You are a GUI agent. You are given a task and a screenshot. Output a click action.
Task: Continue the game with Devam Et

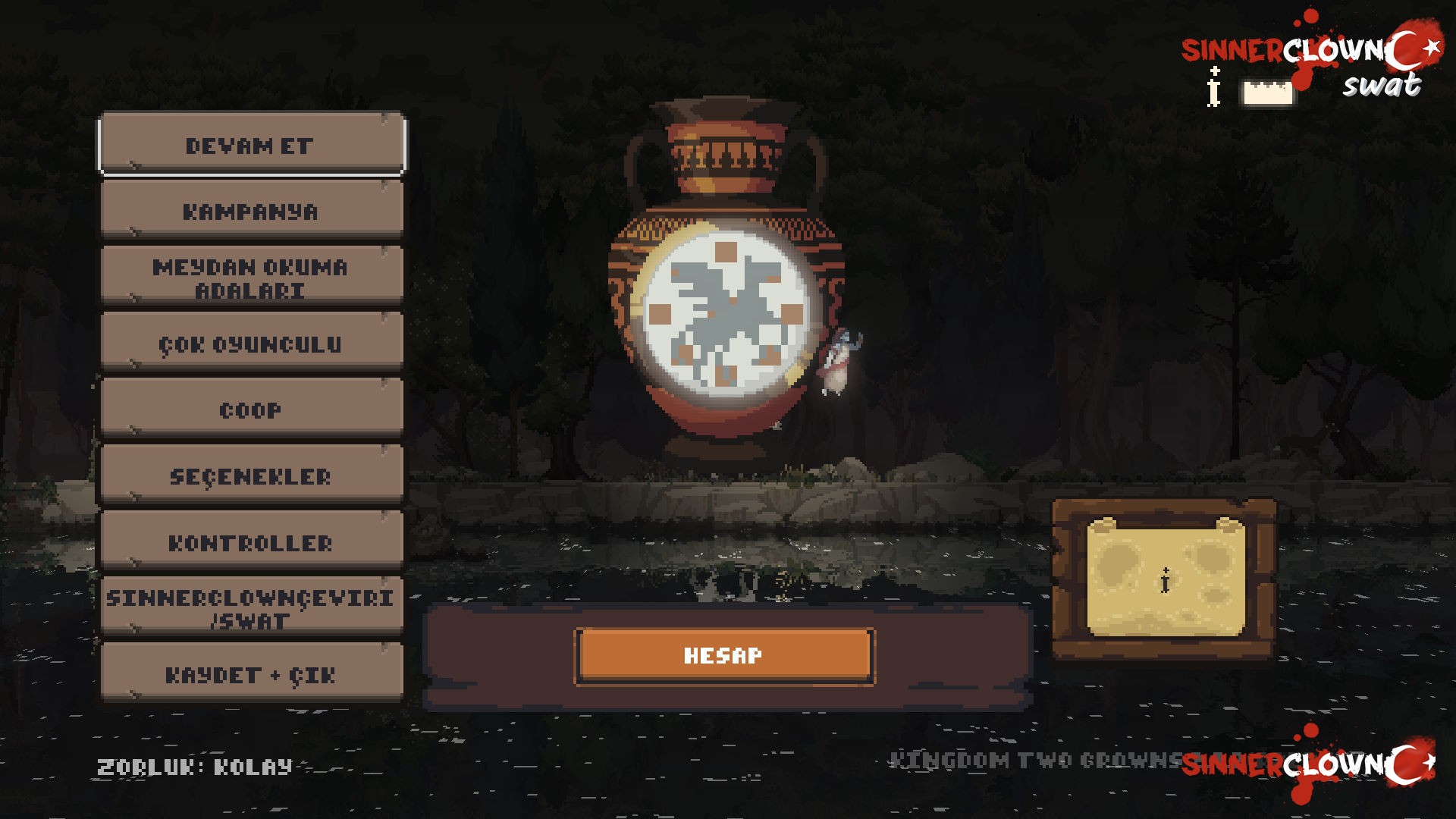click(251, 144)
